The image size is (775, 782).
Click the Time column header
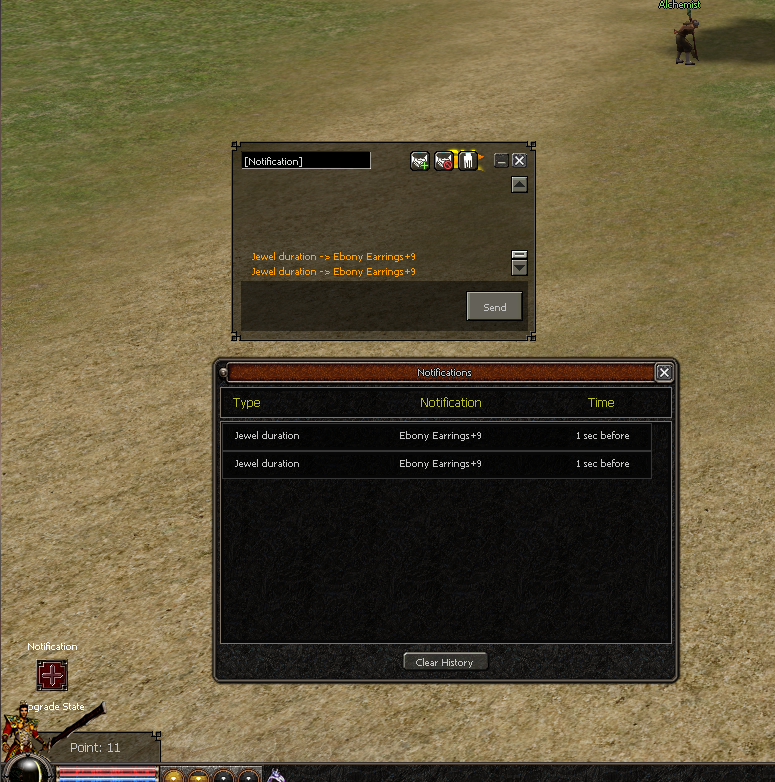click(x=601, y=403)
